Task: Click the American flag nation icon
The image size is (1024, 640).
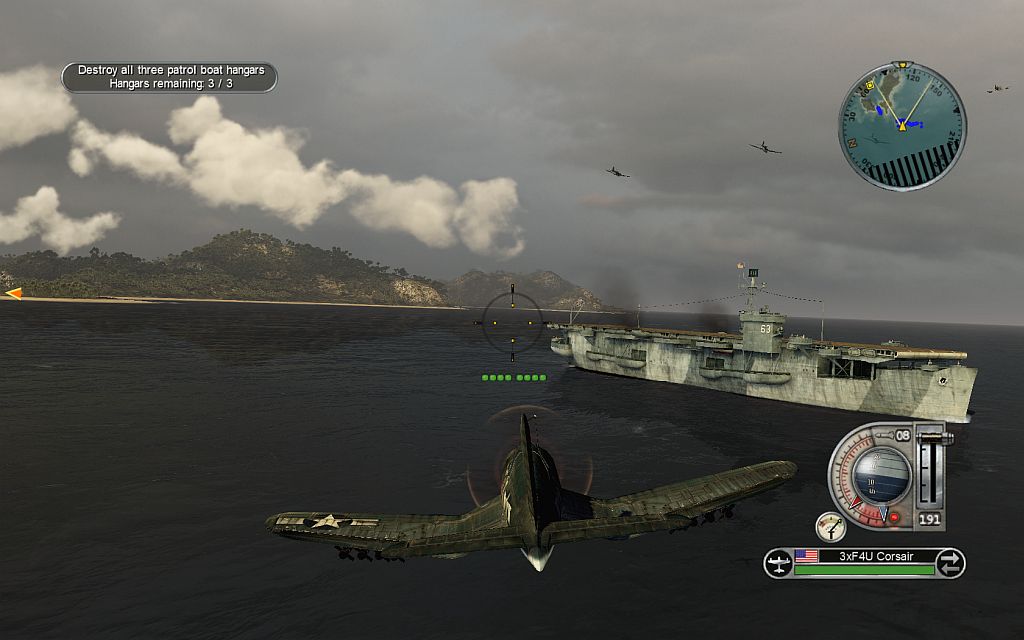Action: 806,556
